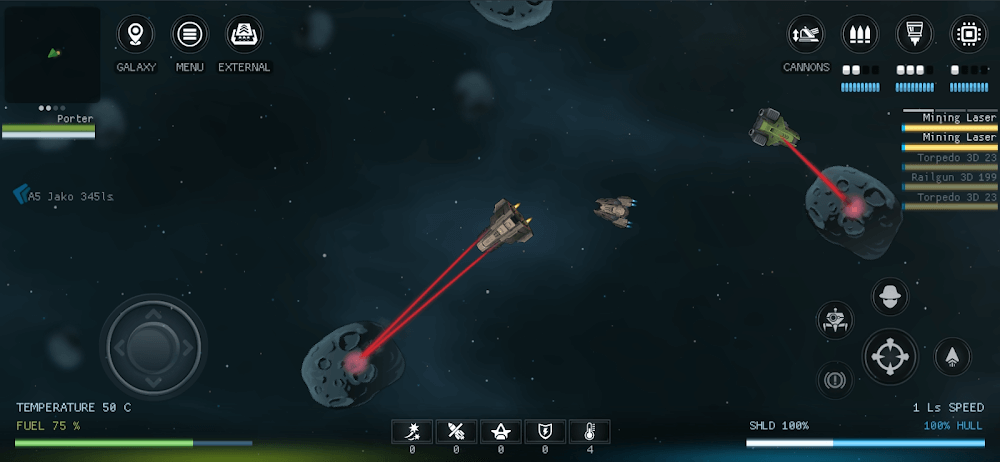Use the thermometer coolant slot
Screen dimensions: 1000x462
(590, 431)
